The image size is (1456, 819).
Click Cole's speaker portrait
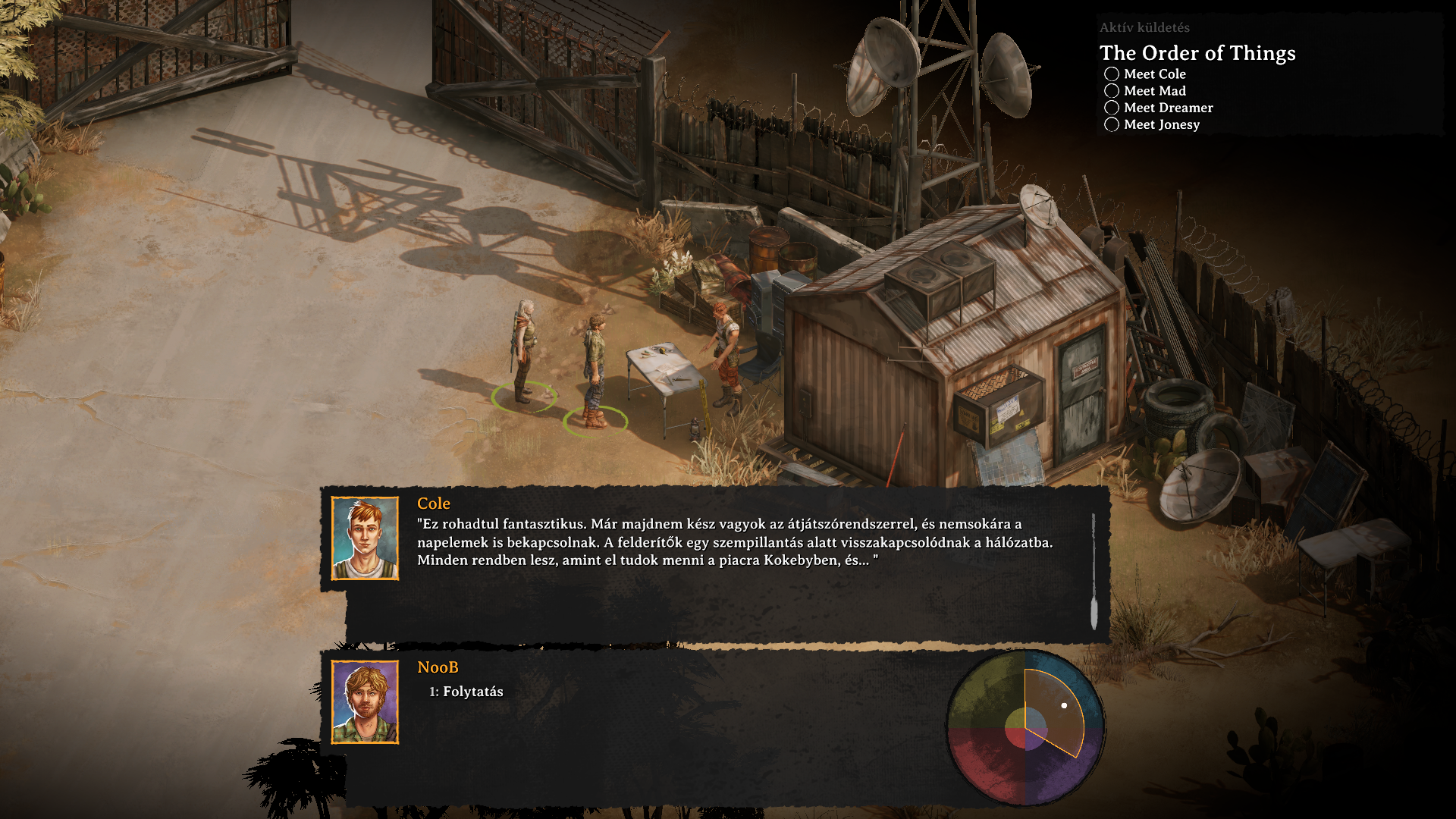[365, 538]
